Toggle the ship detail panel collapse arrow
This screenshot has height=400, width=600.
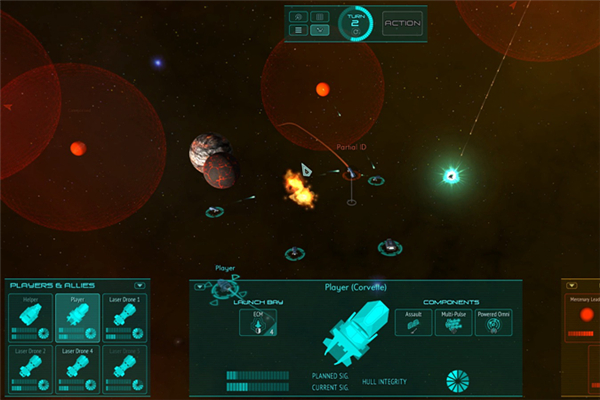click(200, 287)
